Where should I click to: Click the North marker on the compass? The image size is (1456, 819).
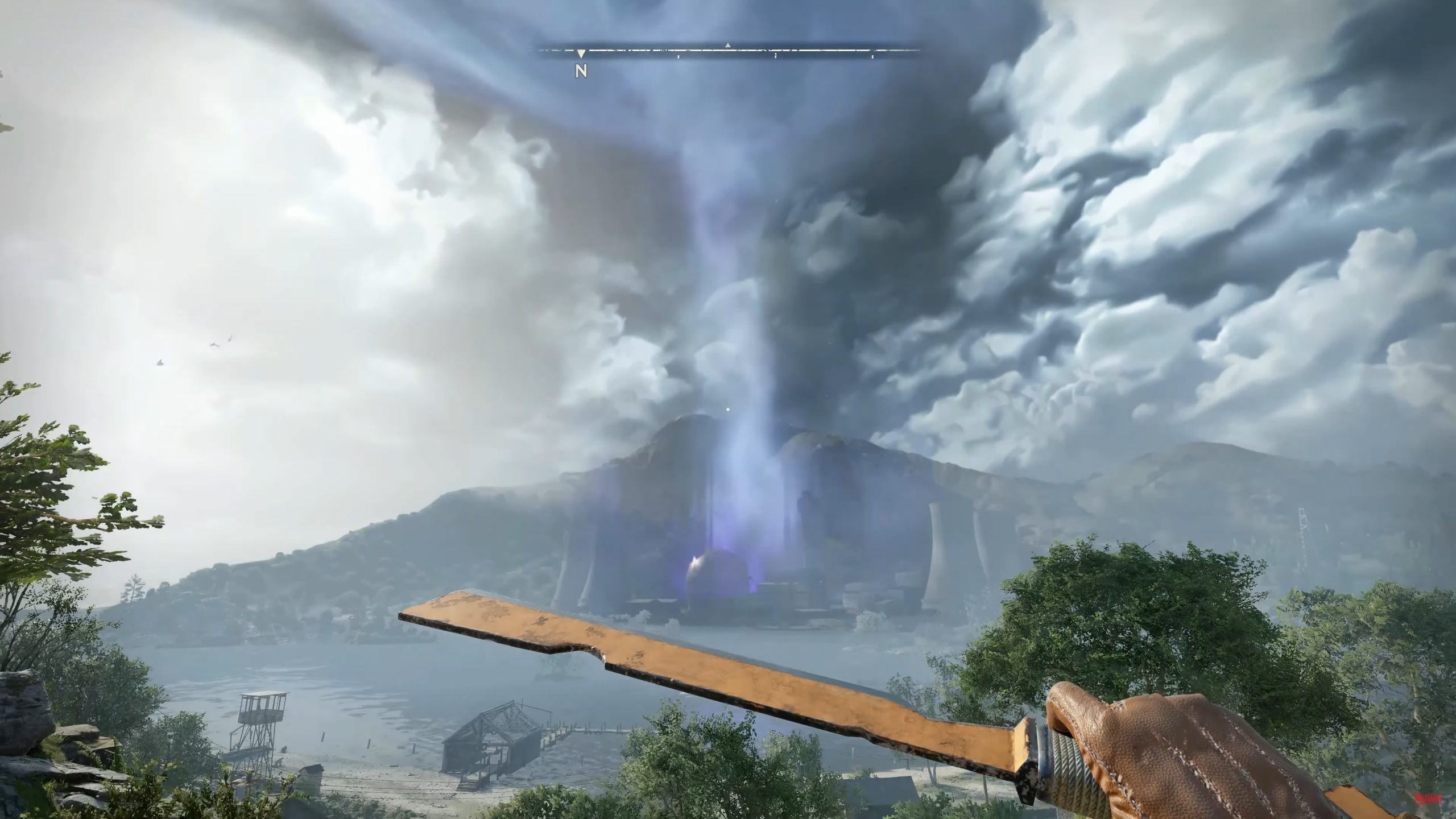click(x=581, y=71)
